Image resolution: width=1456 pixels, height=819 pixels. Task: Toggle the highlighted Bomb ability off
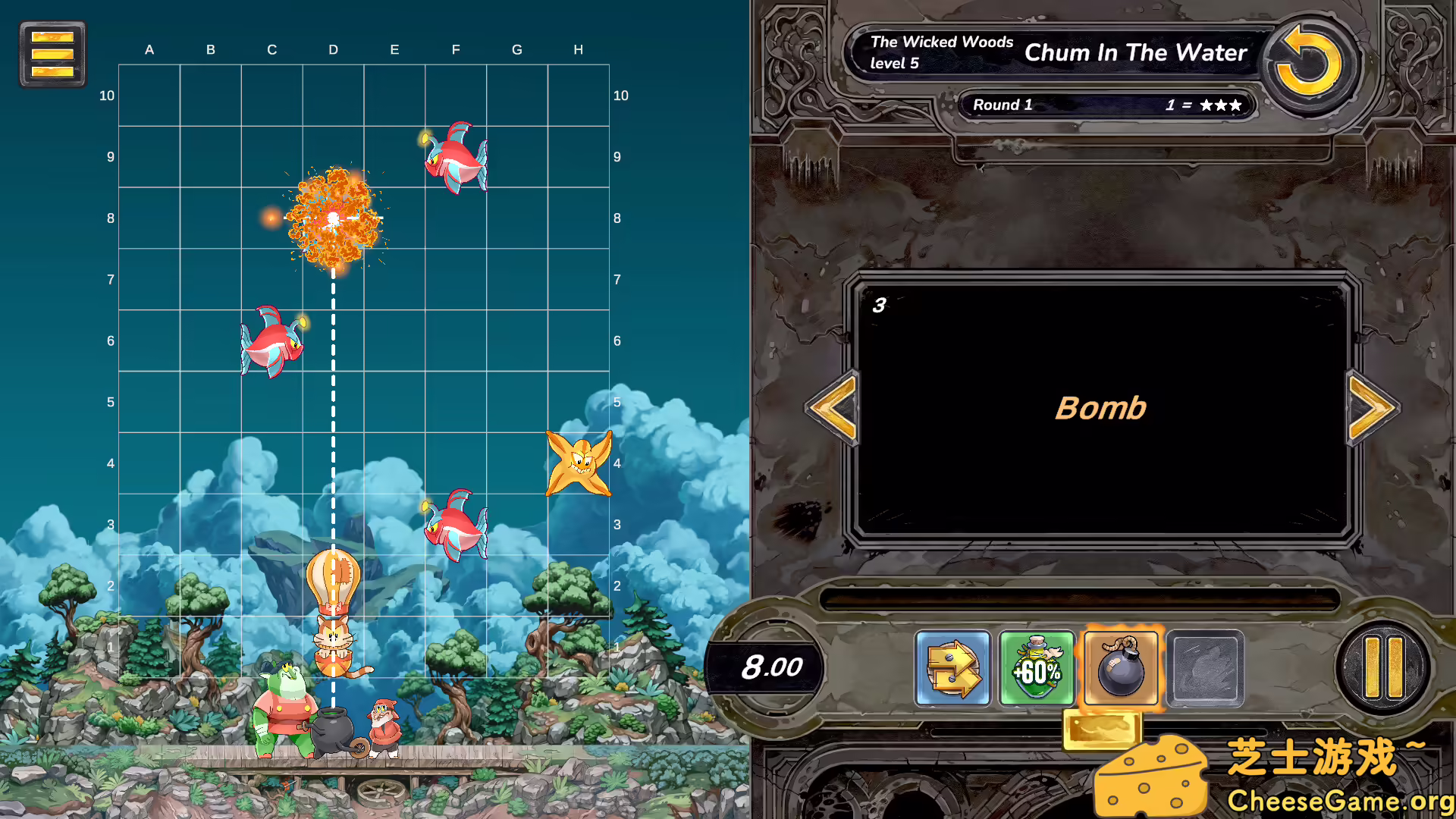pos(1121,668)
